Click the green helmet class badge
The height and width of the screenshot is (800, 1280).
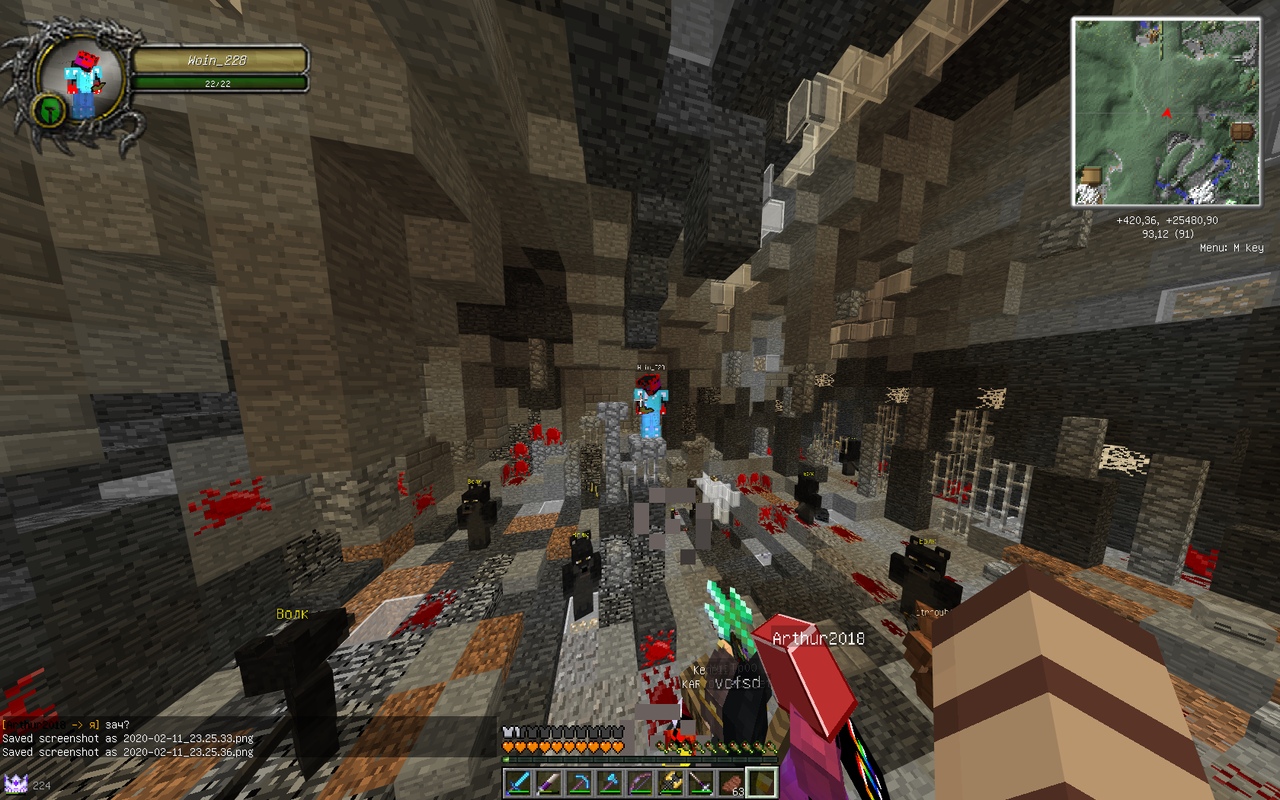click(49, 109)
